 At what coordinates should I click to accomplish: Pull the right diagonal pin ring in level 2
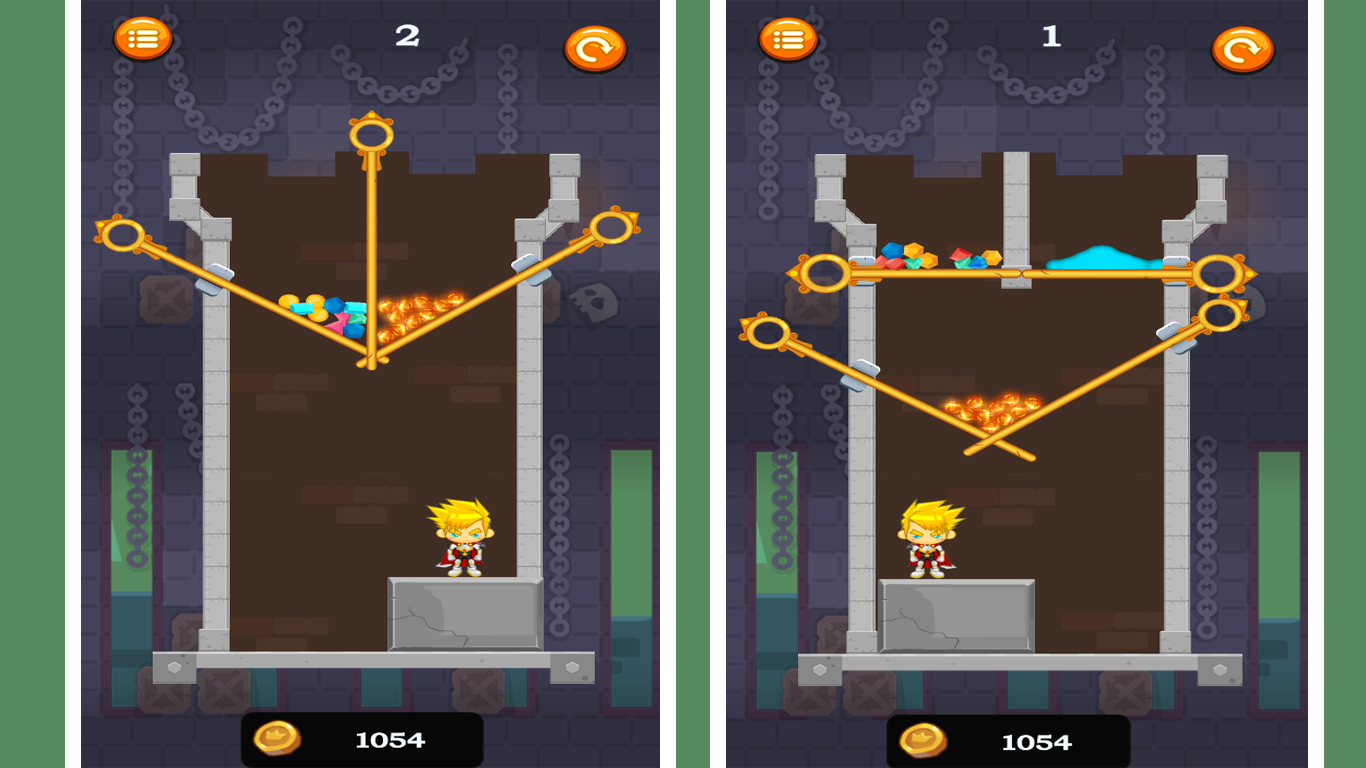[x=613, y=228]
